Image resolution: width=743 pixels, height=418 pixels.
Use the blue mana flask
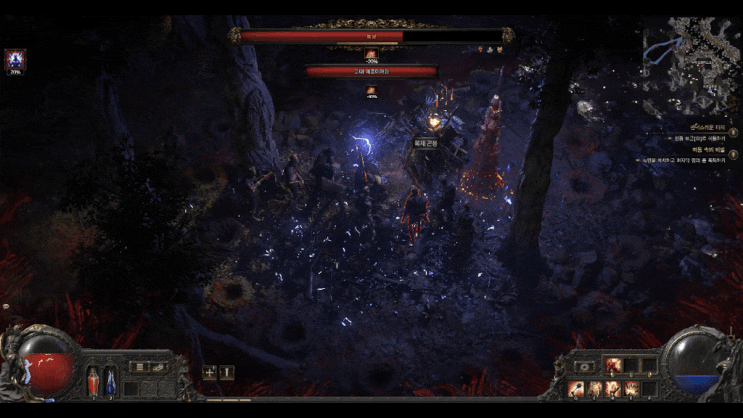pos(110,381)
